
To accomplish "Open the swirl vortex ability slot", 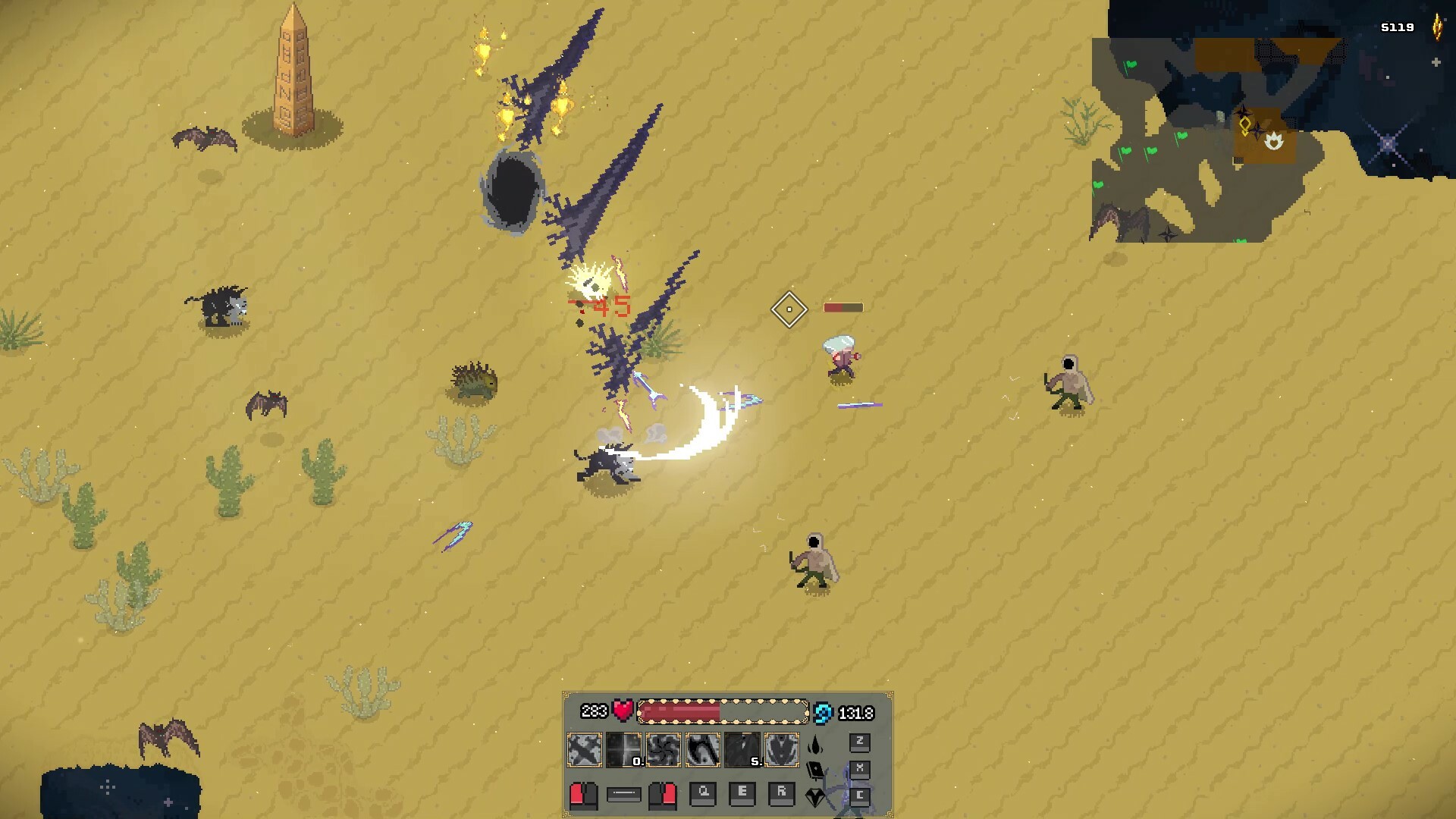I will click(664, 748).
